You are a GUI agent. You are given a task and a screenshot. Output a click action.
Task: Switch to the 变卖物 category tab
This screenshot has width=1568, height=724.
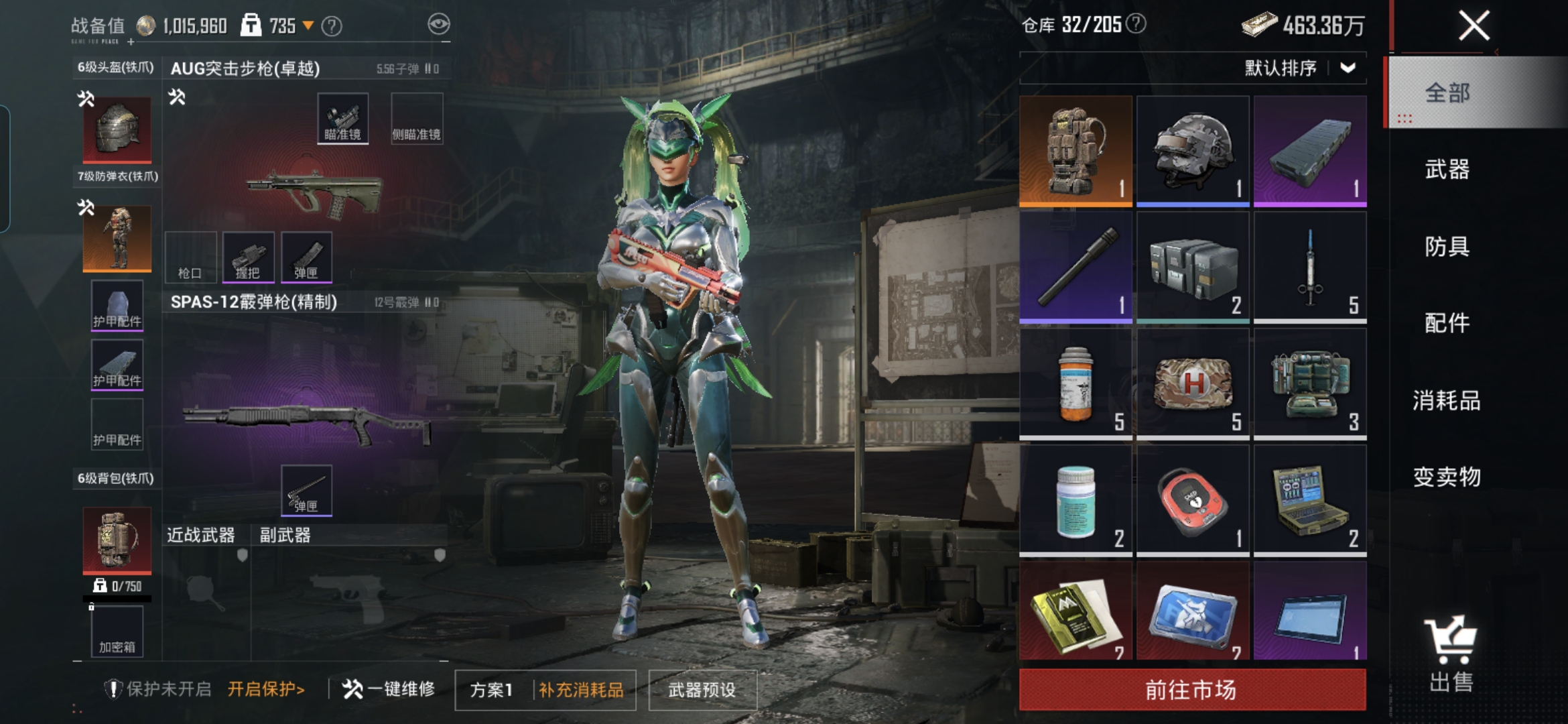click(1447, 477)
